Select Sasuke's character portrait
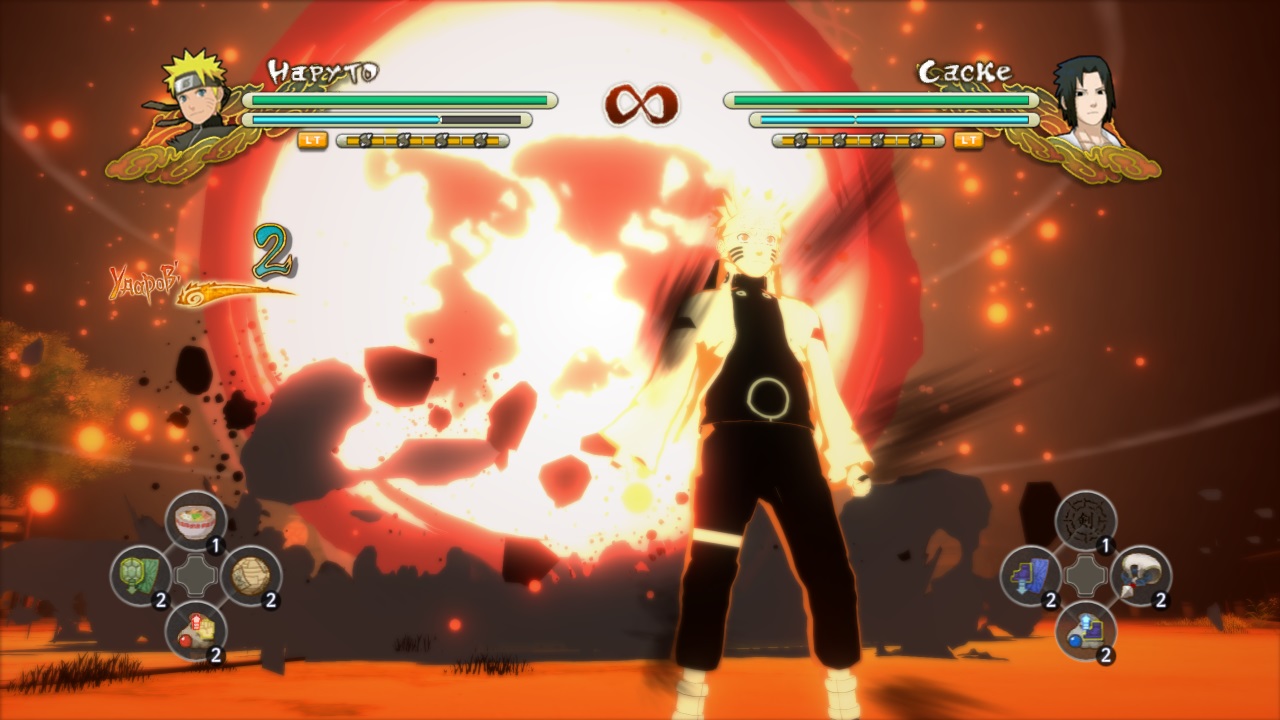This screenshot has width=1280, height=720. (1085, 95)
